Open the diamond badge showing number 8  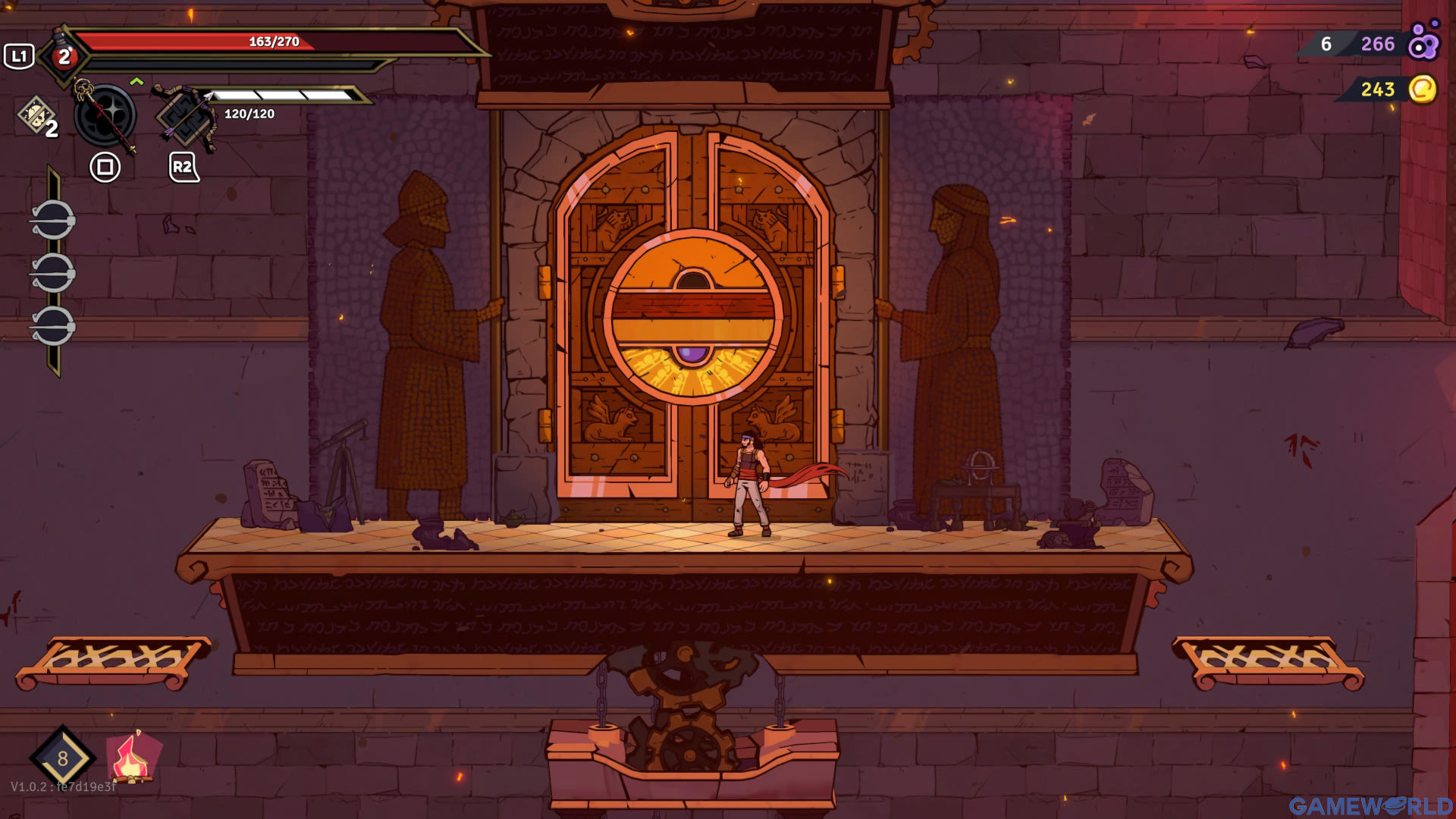[x=62, y=758]
